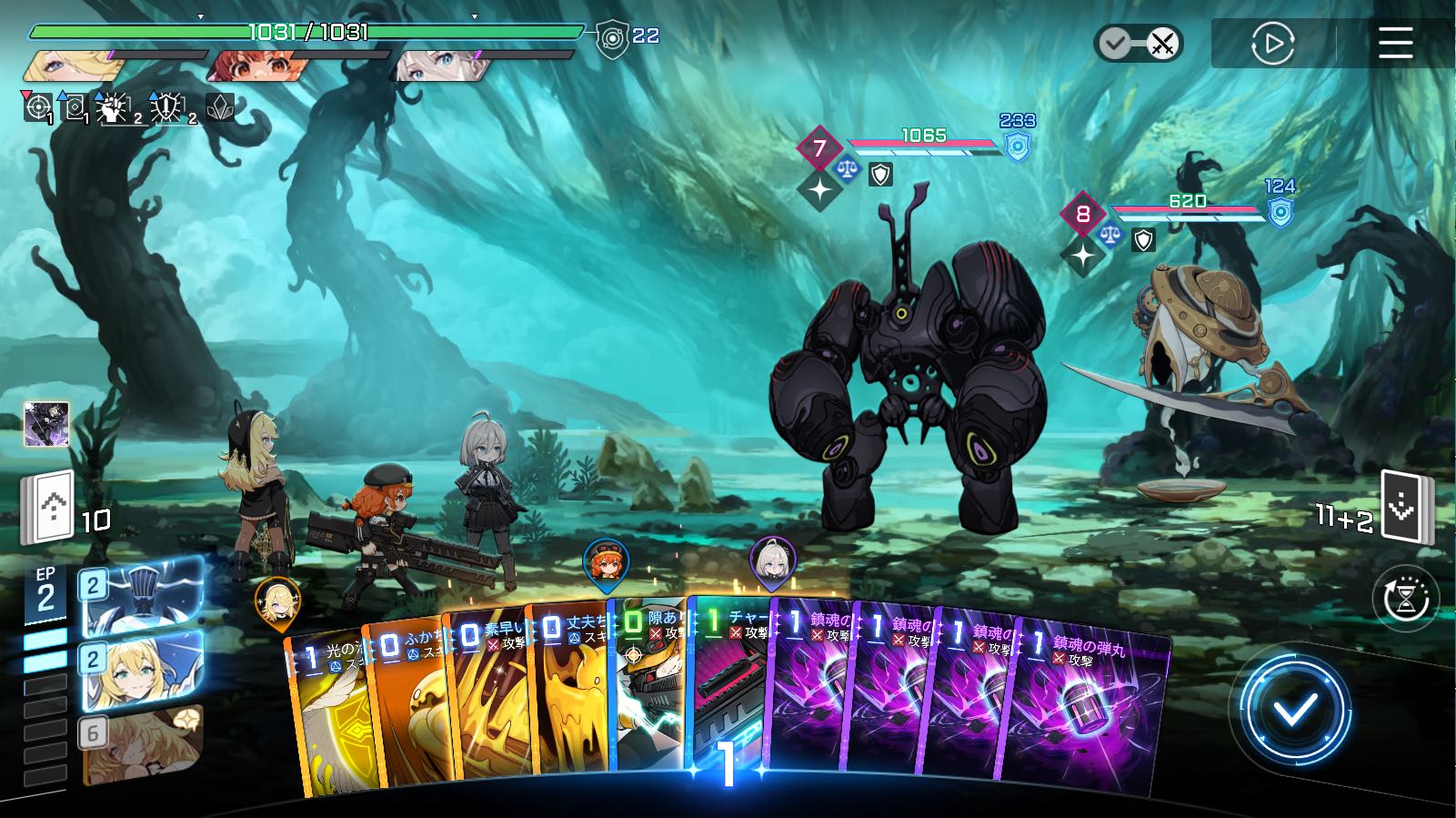Open the hamburger menu
Image resolution: width=1456 pixels, height=818 pixels.
[x=1395, y=43]
